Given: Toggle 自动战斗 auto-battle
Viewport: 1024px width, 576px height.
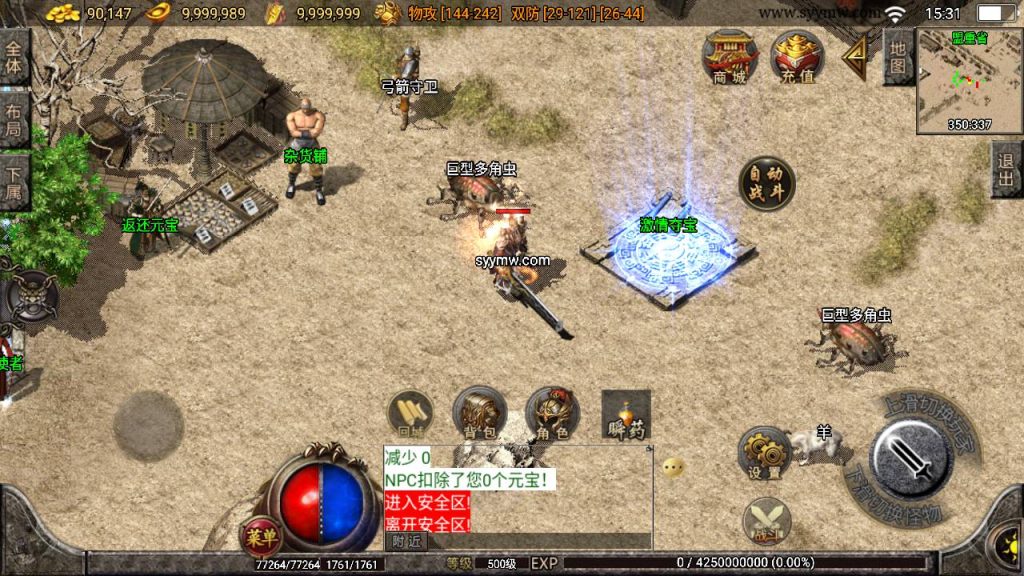Looking at the screenshot, I should 767,184.
